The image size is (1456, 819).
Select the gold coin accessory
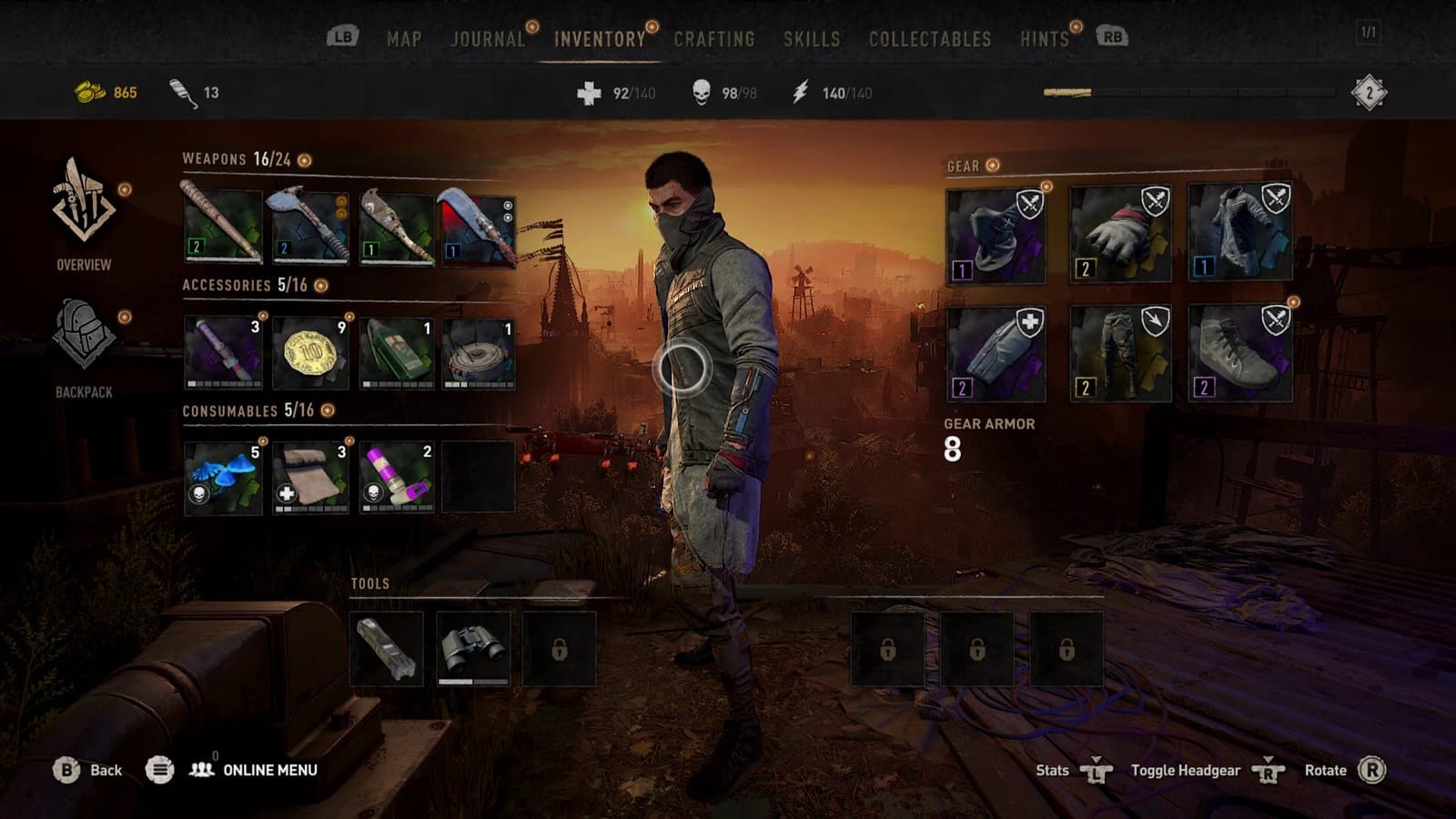310,352
